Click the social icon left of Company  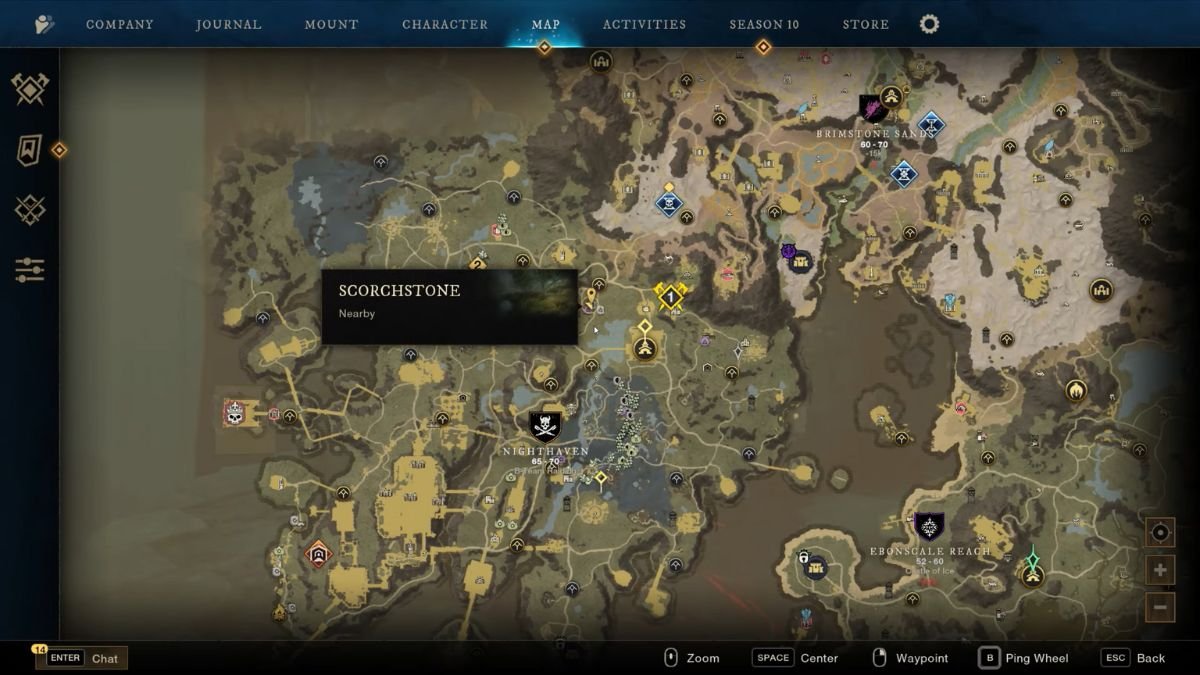pyautogui.click(x=44, y=24)
